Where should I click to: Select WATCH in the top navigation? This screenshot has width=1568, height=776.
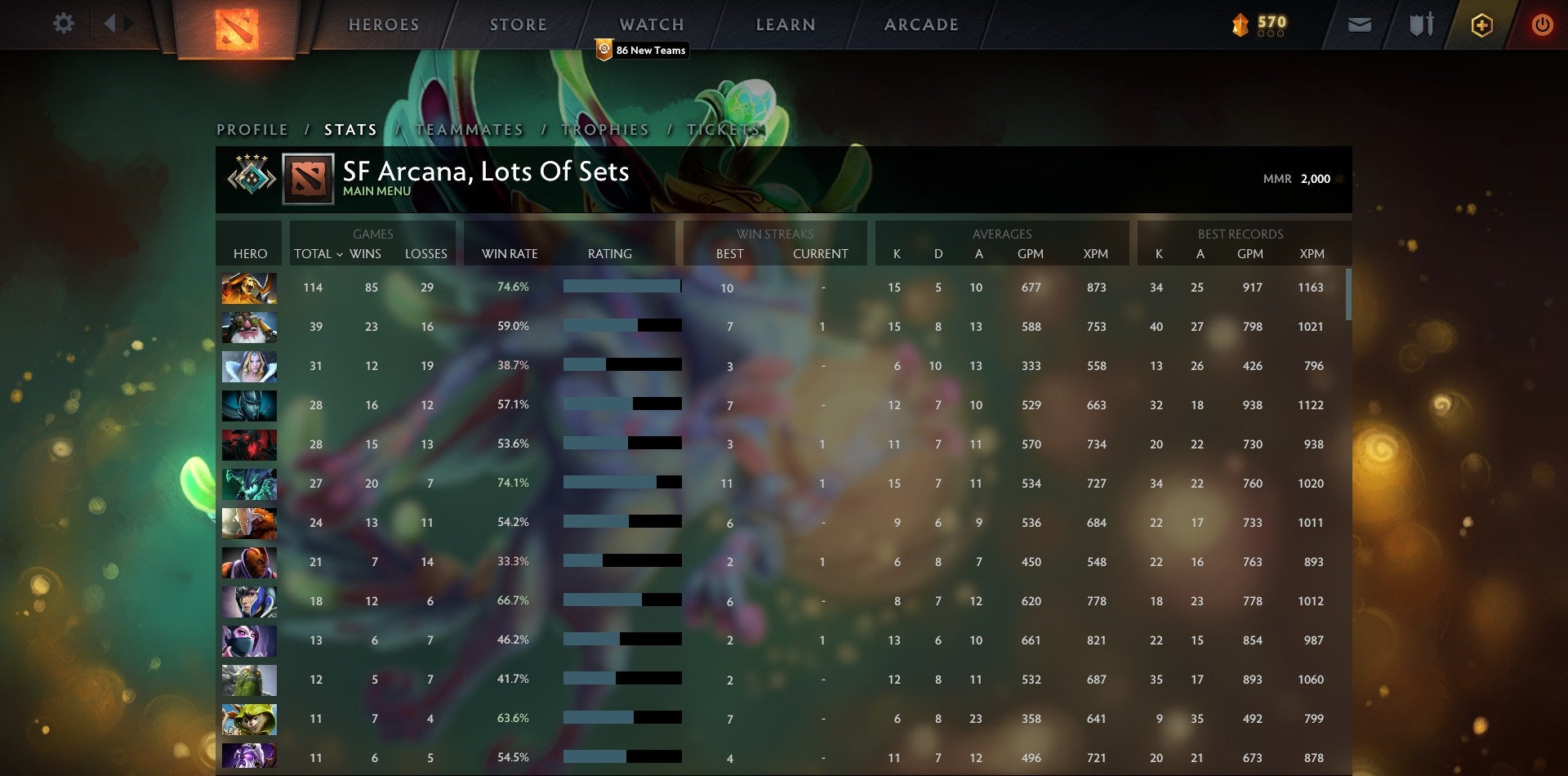[x=653, y=24]
